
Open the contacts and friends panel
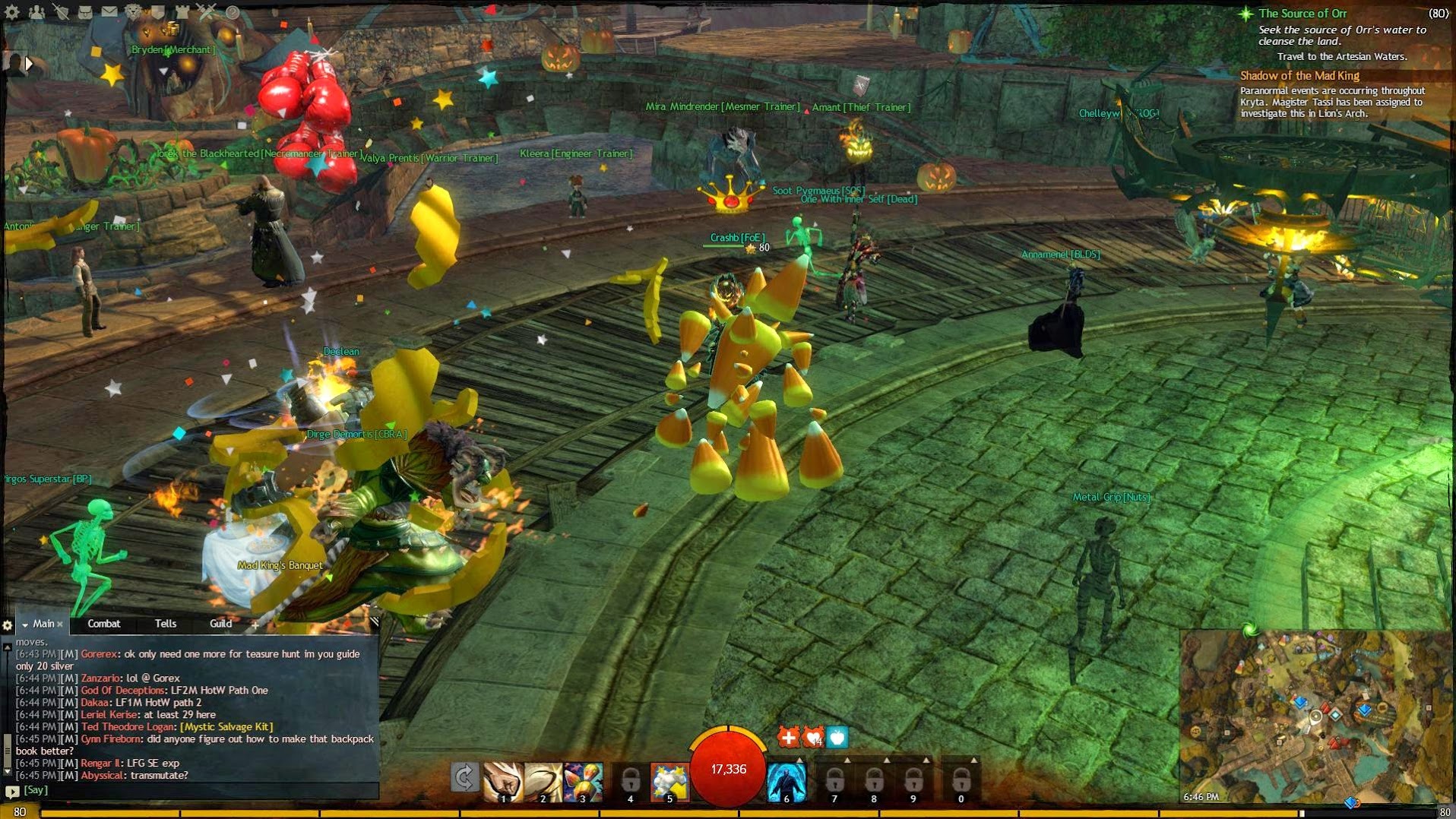click(36, 11)
